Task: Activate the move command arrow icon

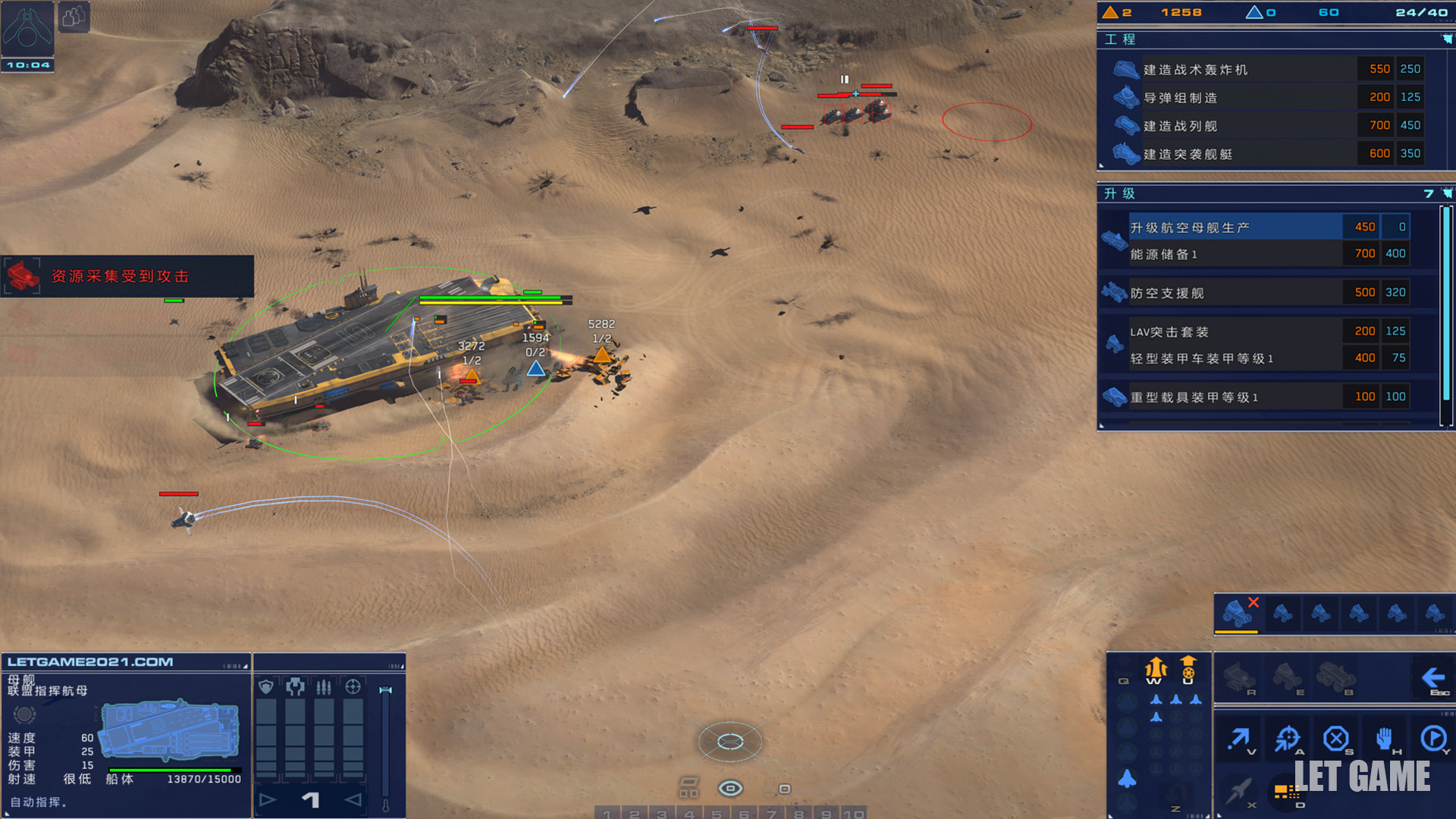Action: 1239,738
